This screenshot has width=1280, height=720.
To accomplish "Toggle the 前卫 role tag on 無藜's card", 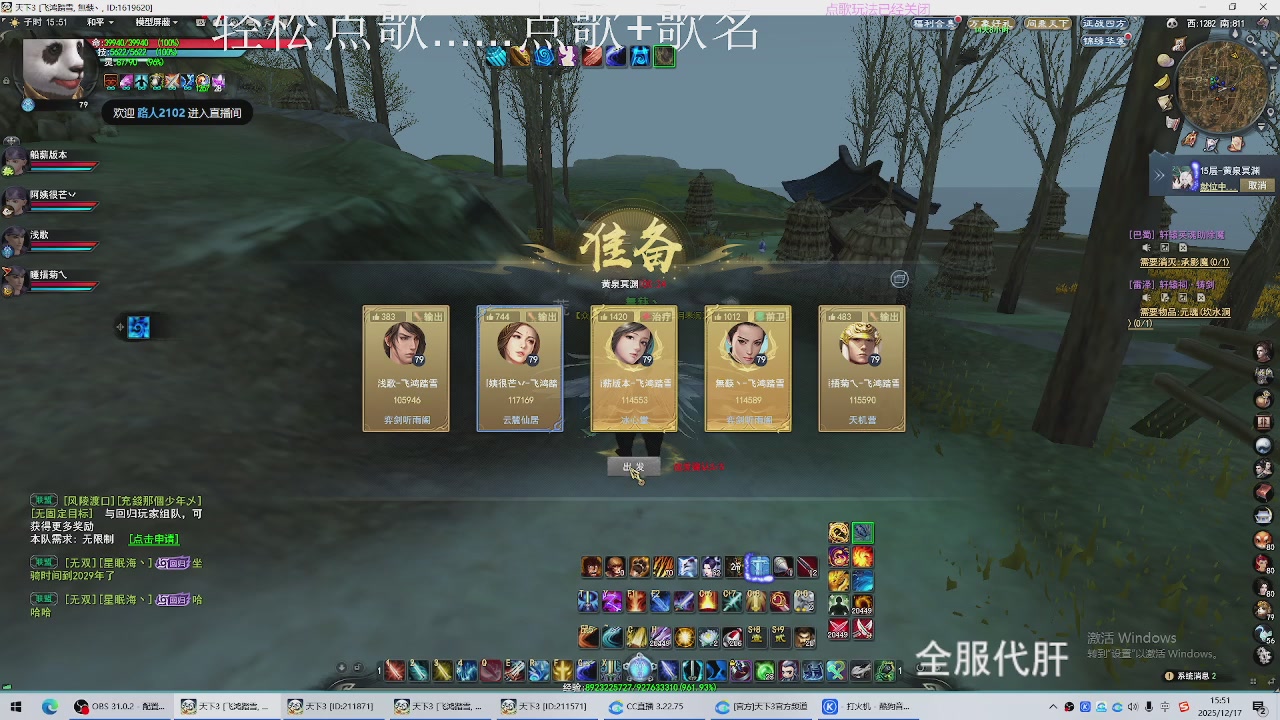I will [768, 318].
